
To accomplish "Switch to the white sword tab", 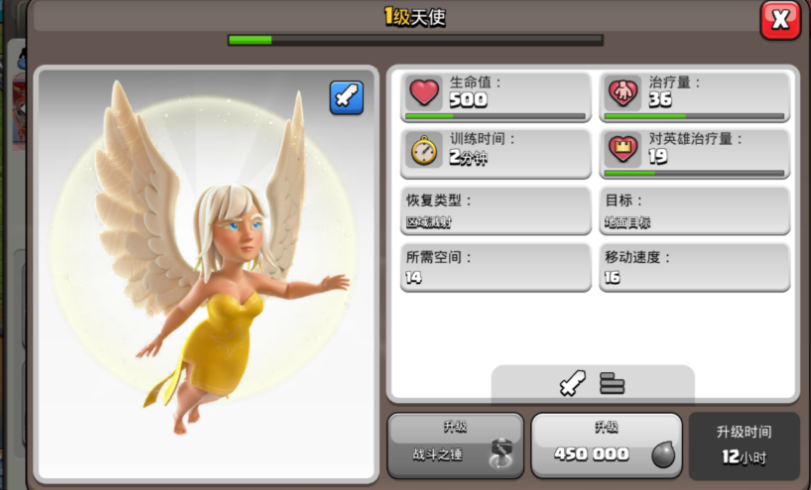I will pyautogui.click(x=573, y=383).
